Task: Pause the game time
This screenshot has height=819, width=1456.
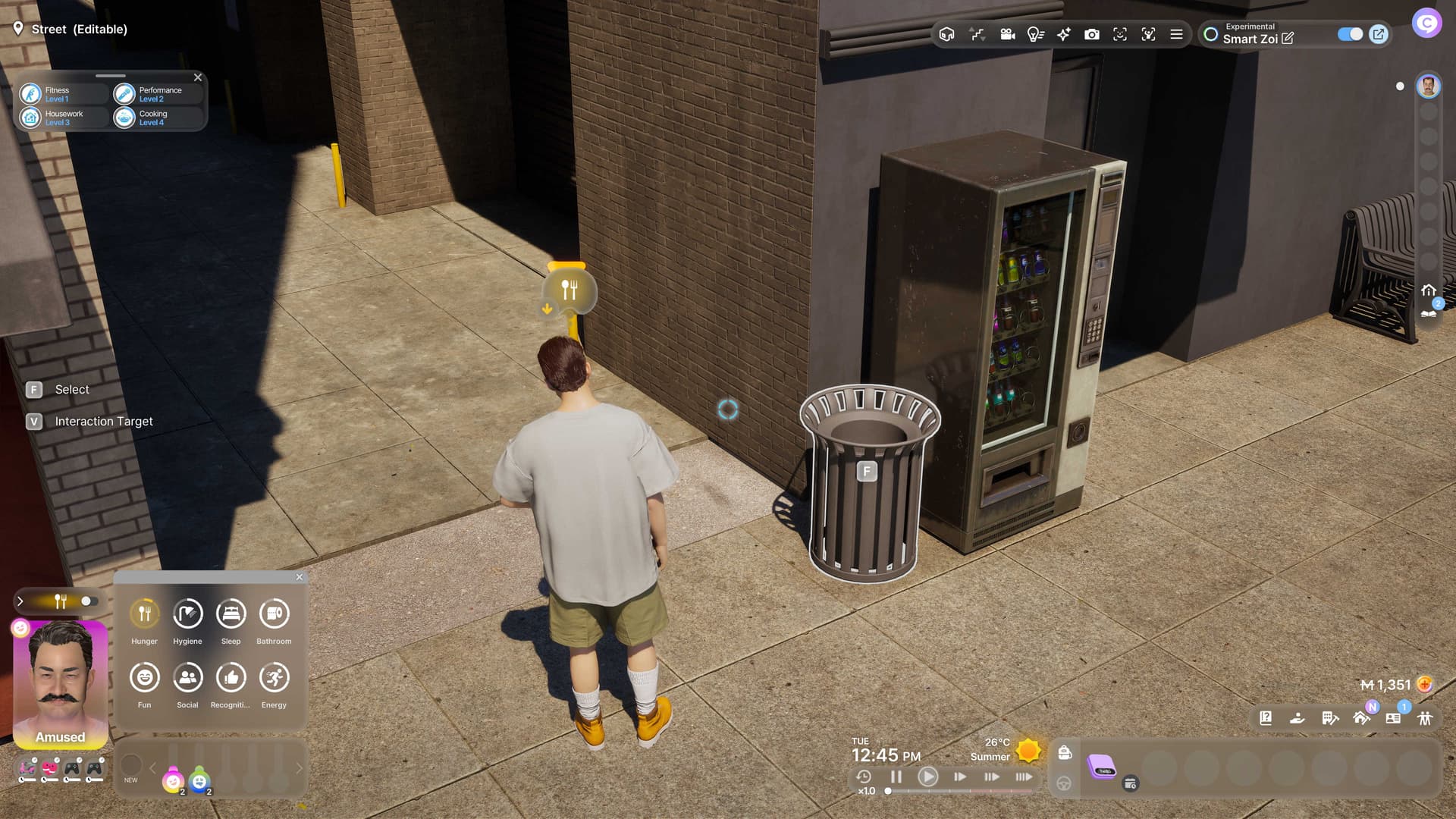Action: coord(896,777)
